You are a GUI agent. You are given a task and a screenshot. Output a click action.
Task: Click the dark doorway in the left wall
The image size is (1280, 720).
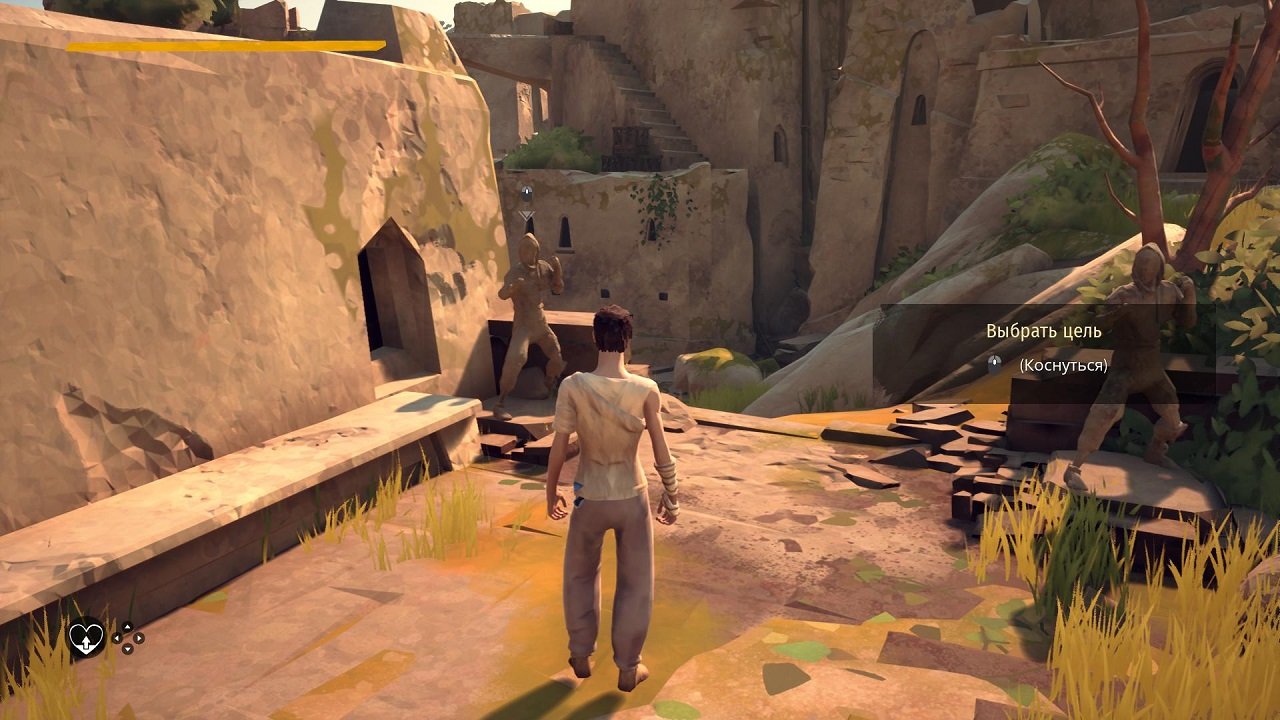click(x=395, y=305)
